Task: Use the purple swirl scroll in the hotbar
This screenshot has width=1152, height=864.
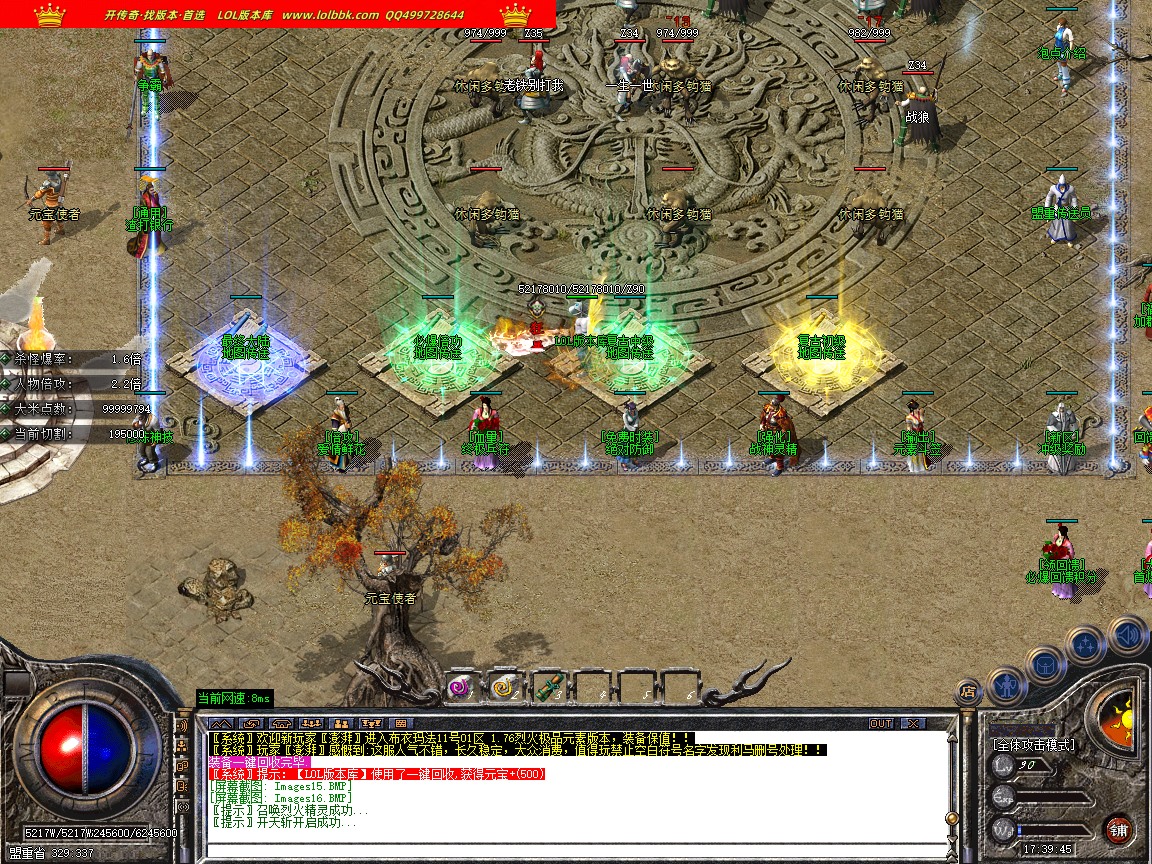Action: (x=460, y=687)
